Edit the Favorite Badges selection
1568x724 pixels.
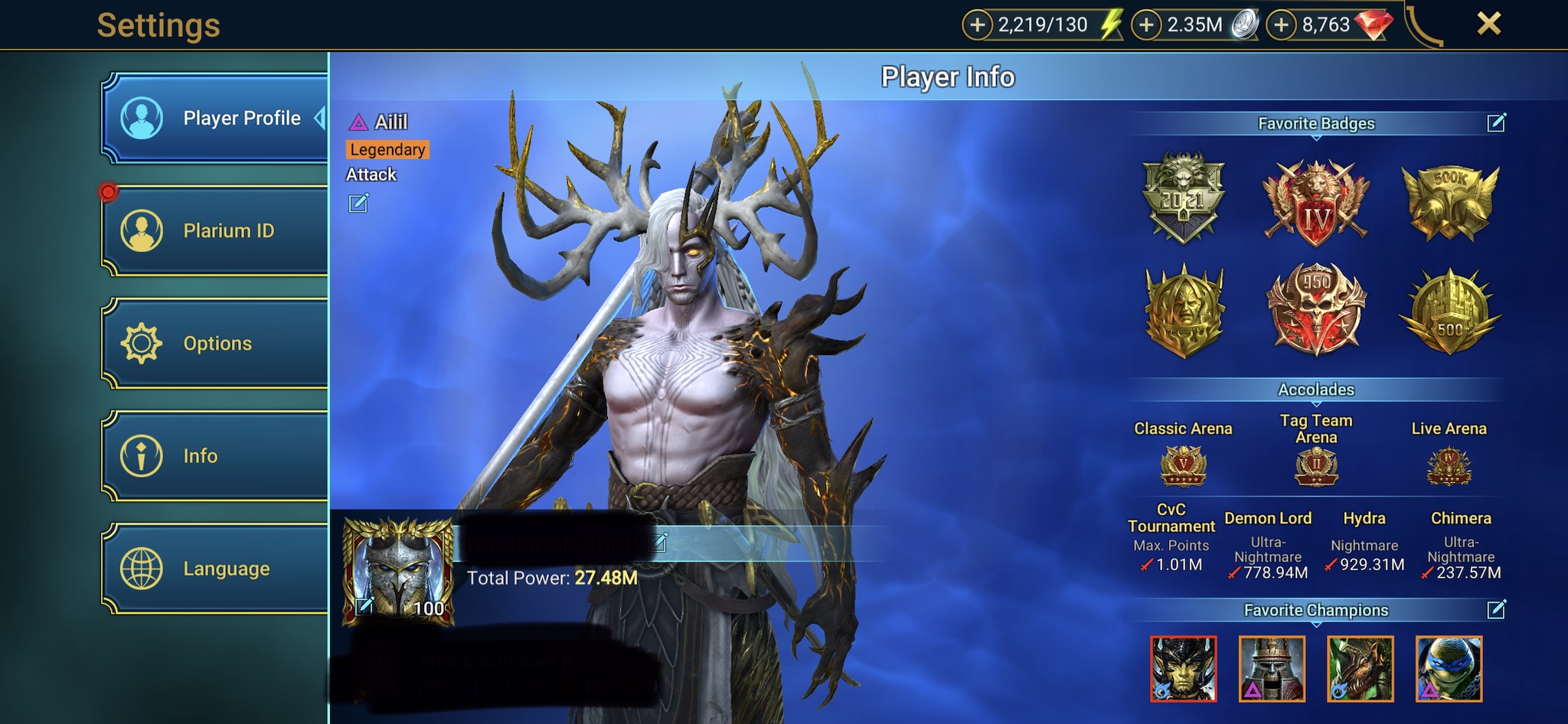(1496, 122)
